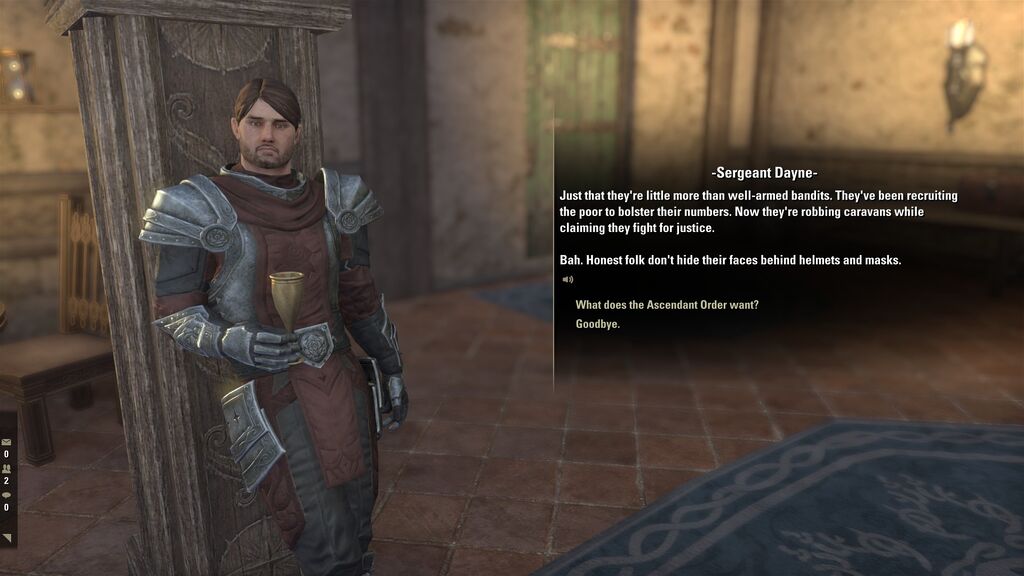
Task: Expand the chat panel corner arrow
Action: click(7, 539)
